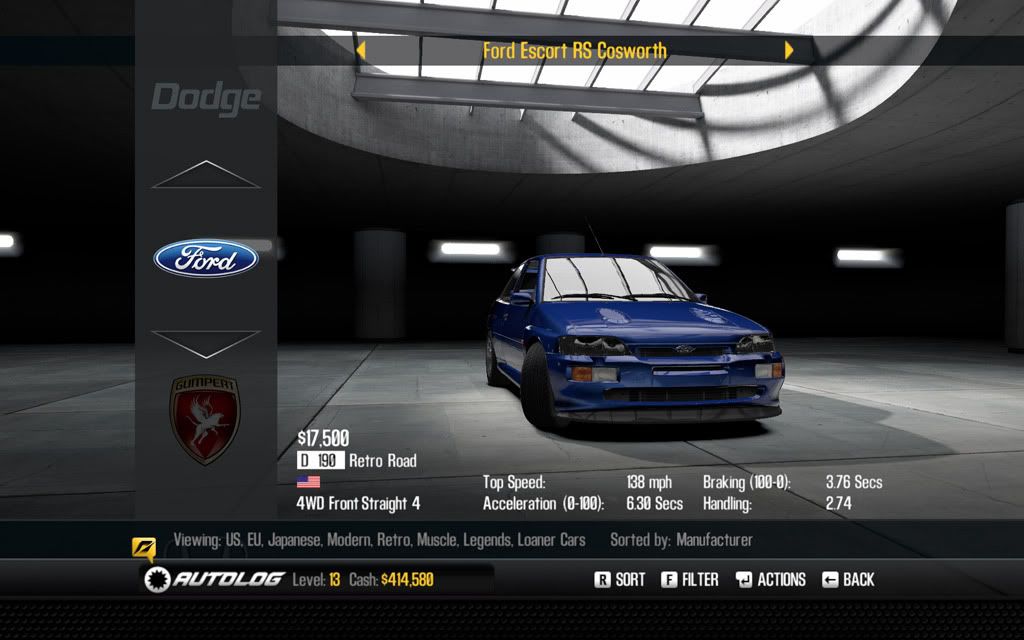Open the Filter option
Screen dimensions: 1024x640
(689, 579)
